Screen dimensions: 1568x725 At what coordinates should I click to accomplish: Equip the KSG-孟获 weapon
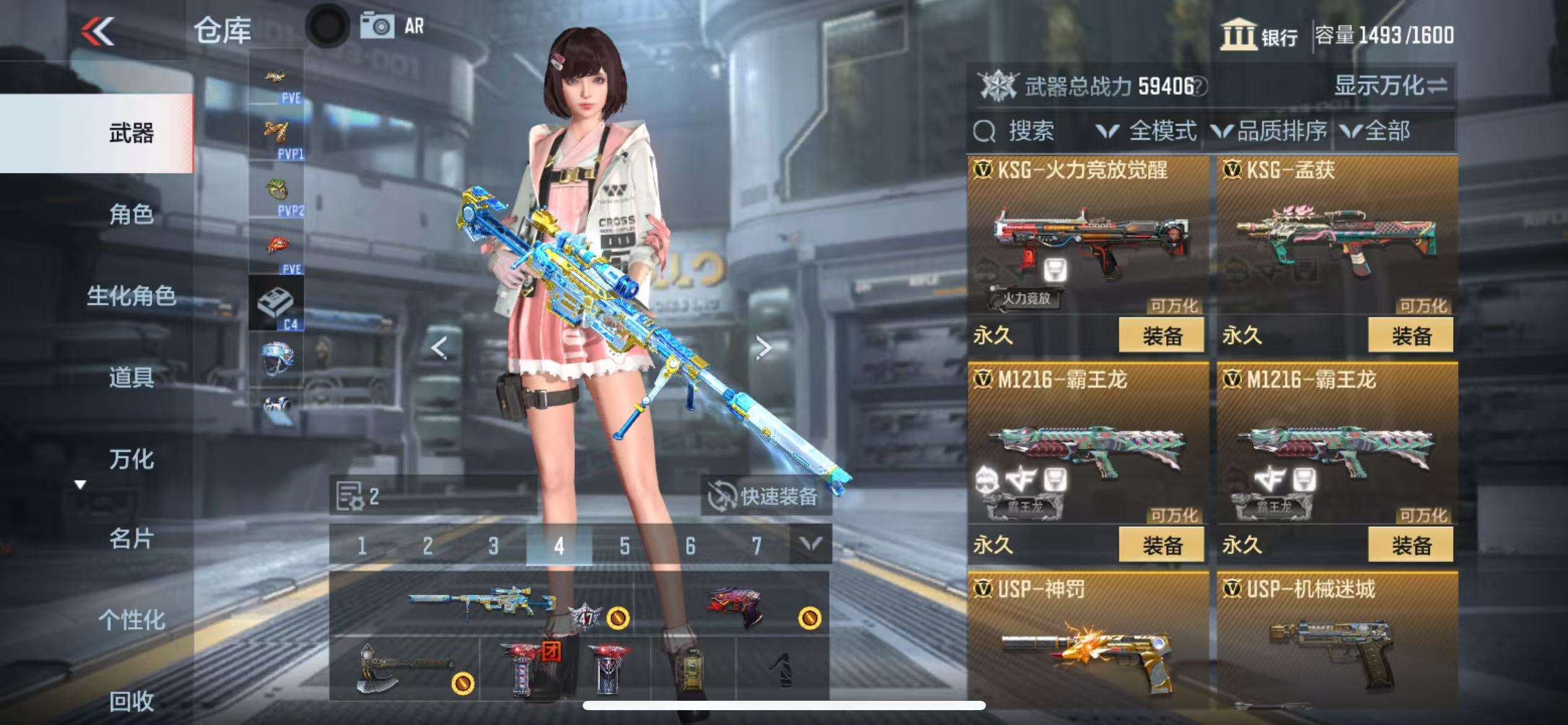pyautogui.click(x=1411, y=336)
